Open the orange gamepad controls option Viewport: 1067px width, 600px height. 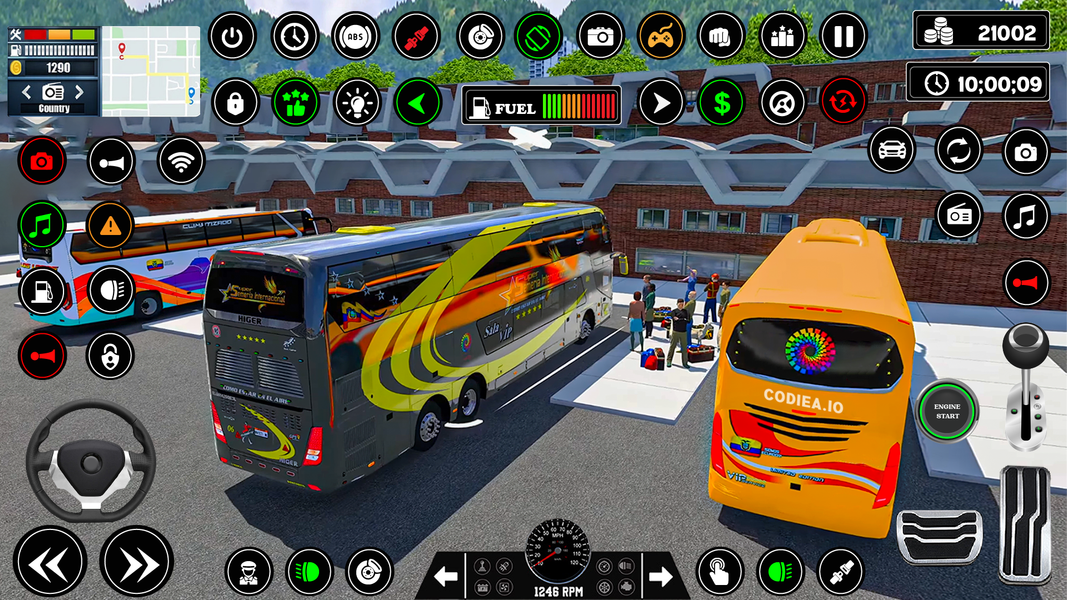pos(661,37)
